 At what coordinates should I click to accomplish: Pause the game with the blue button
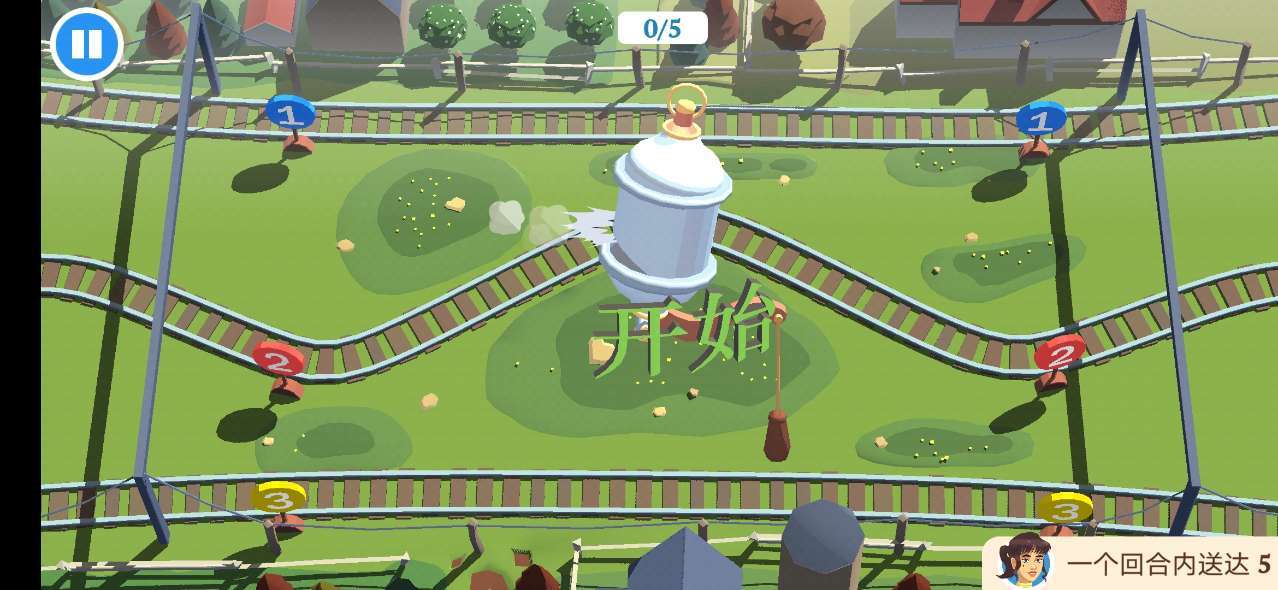click(x=86, y=44)
